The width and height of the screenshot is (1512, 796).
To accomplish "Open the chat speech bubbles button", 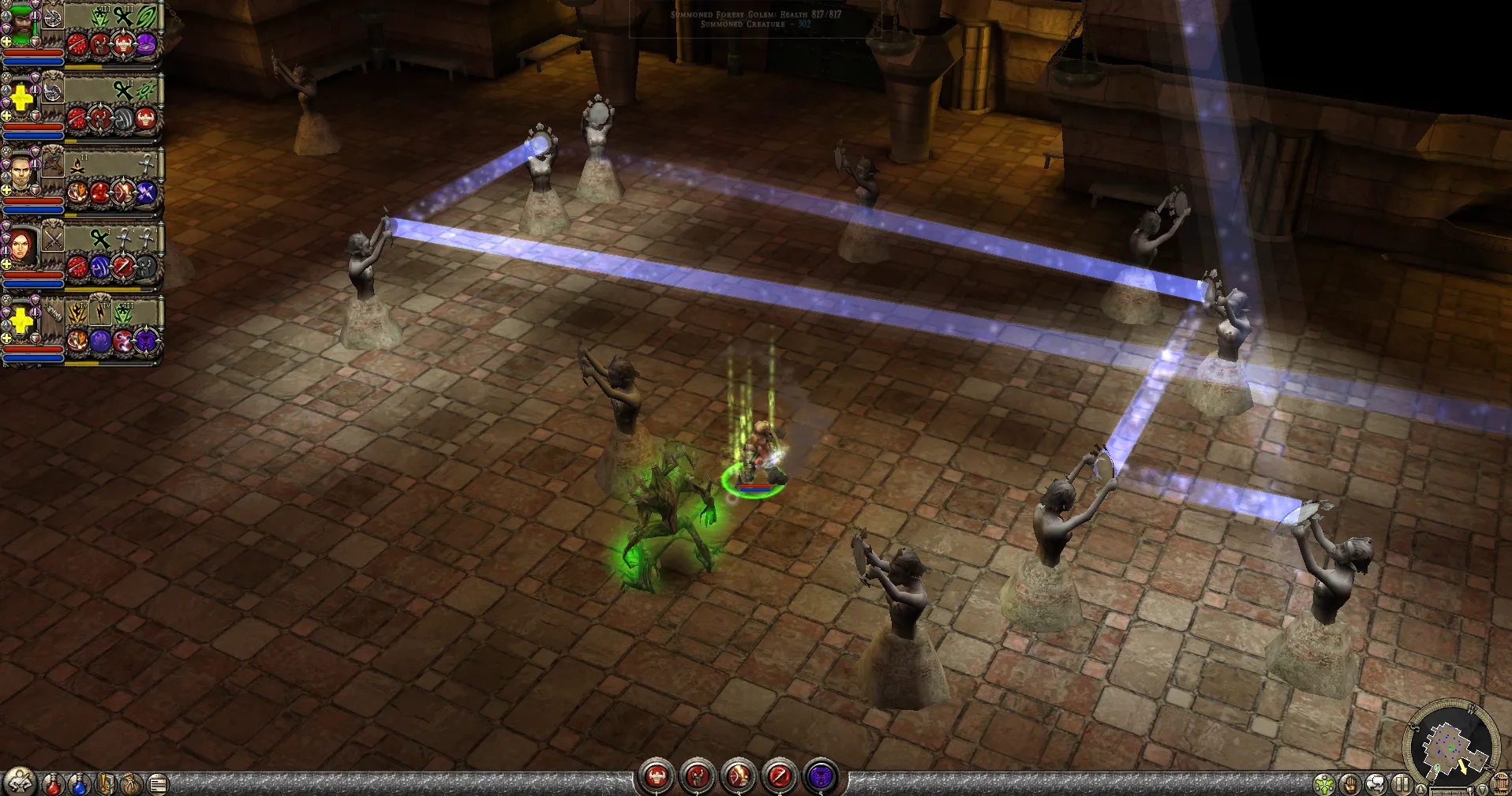I will [1376, 785].
